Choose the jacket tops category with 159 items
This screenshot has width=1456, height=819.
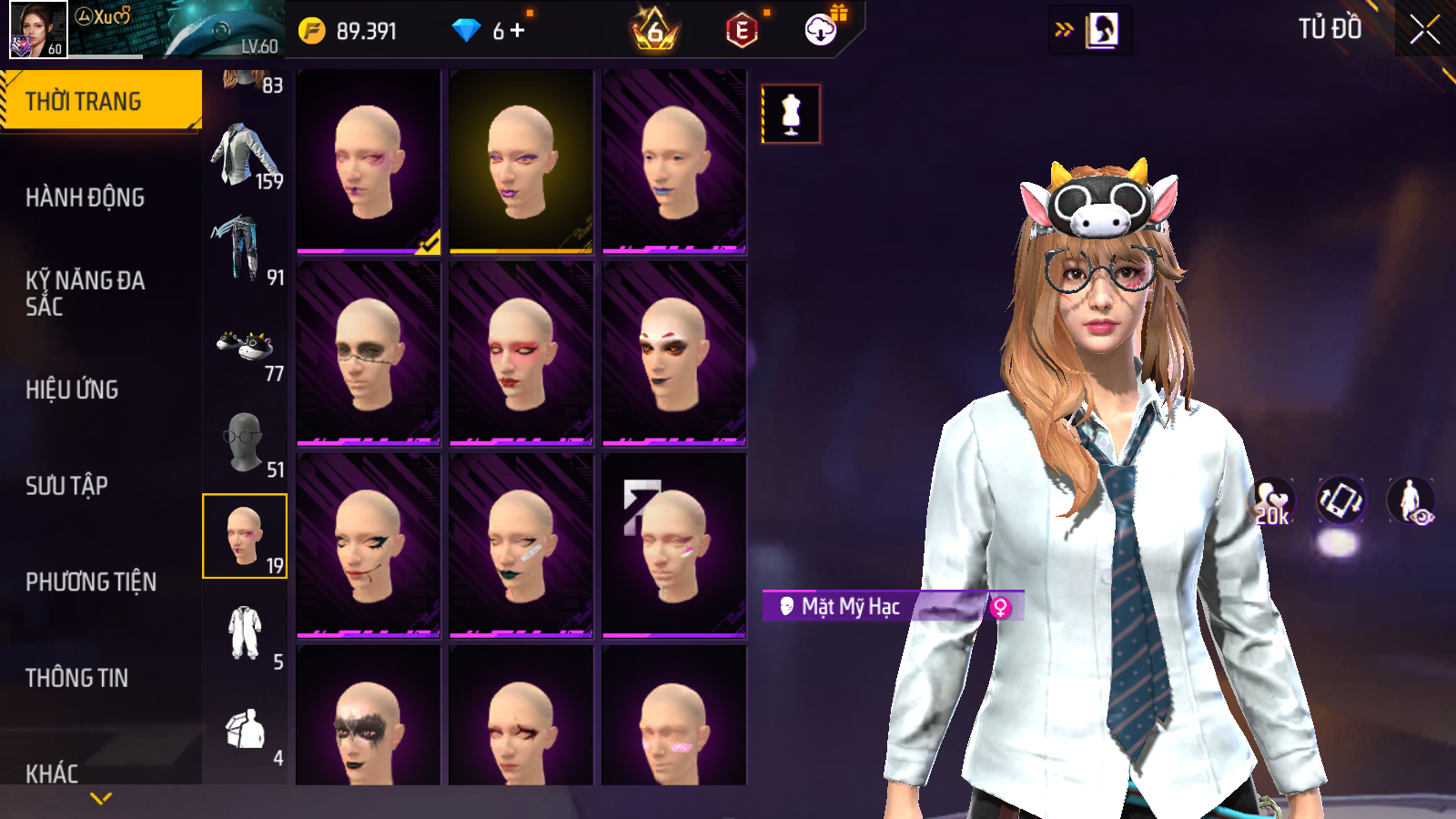pos(244,157)
